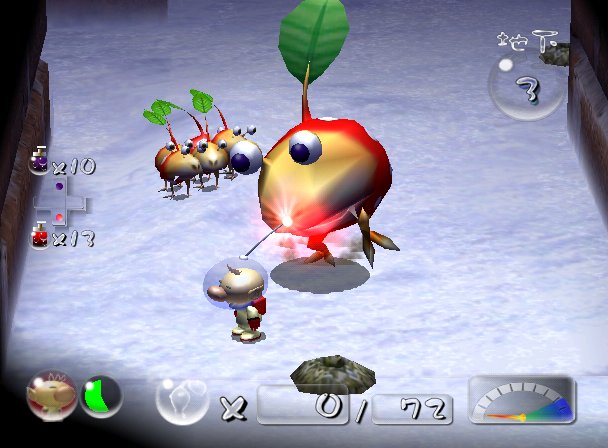Click the treasure gauge dial
The height and width of the screenshot is (448, 608).
521,401
